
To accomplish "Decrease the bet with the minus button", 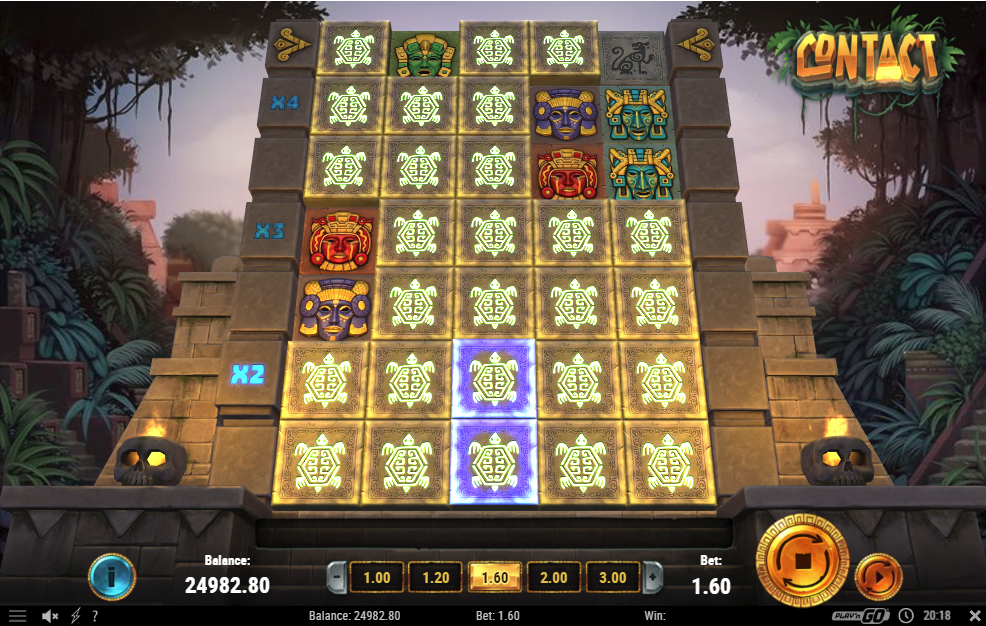I will (338, 577).
